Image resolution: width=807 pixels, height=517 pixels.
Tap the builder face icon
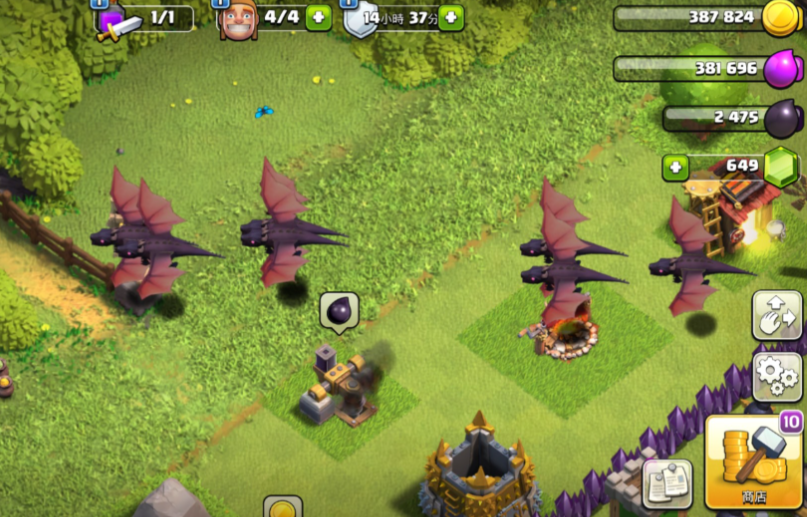(x=238, y=21)
